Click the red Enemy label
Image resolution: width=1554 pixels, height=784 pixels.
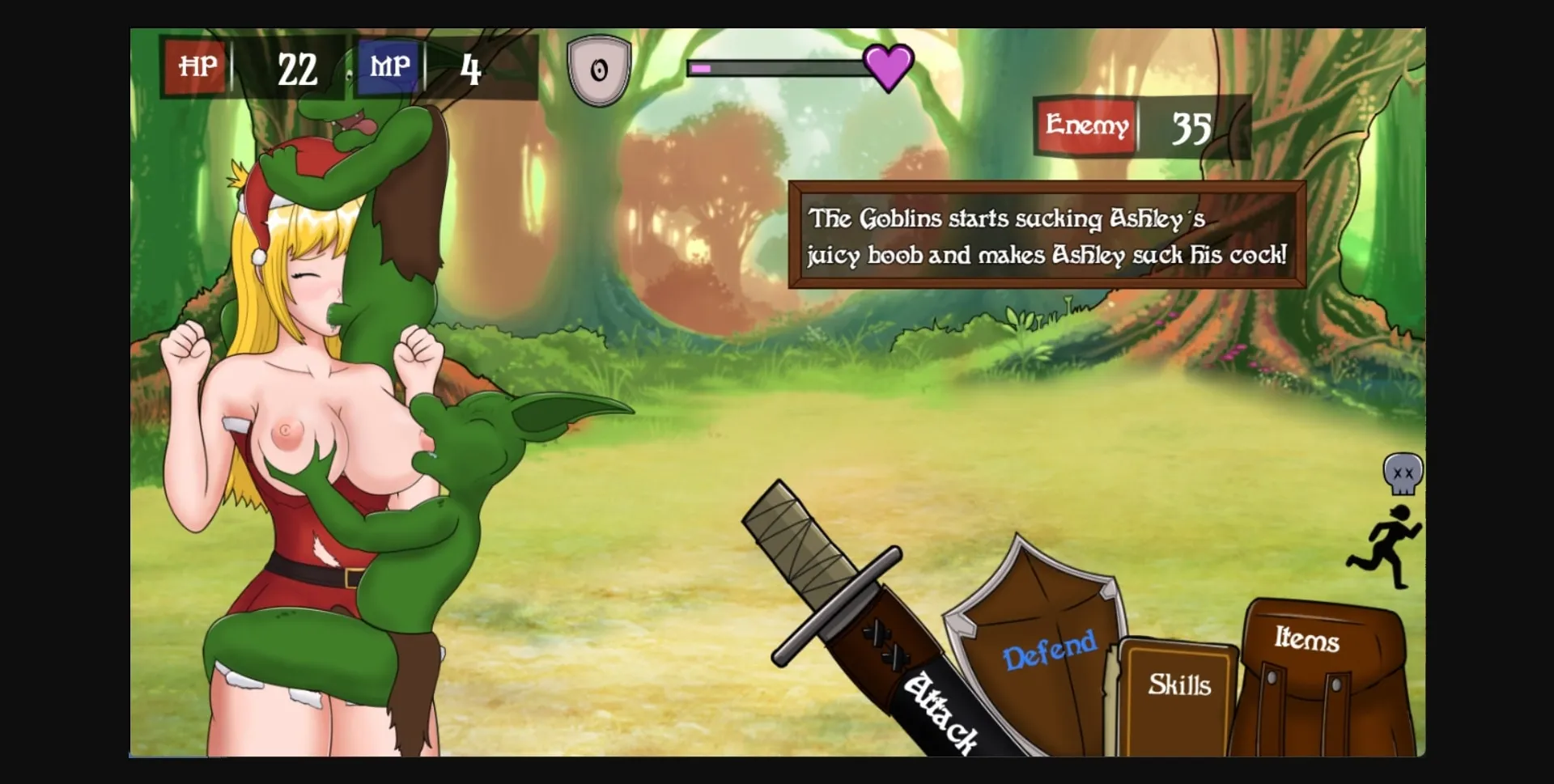[x=1086, y=125]
